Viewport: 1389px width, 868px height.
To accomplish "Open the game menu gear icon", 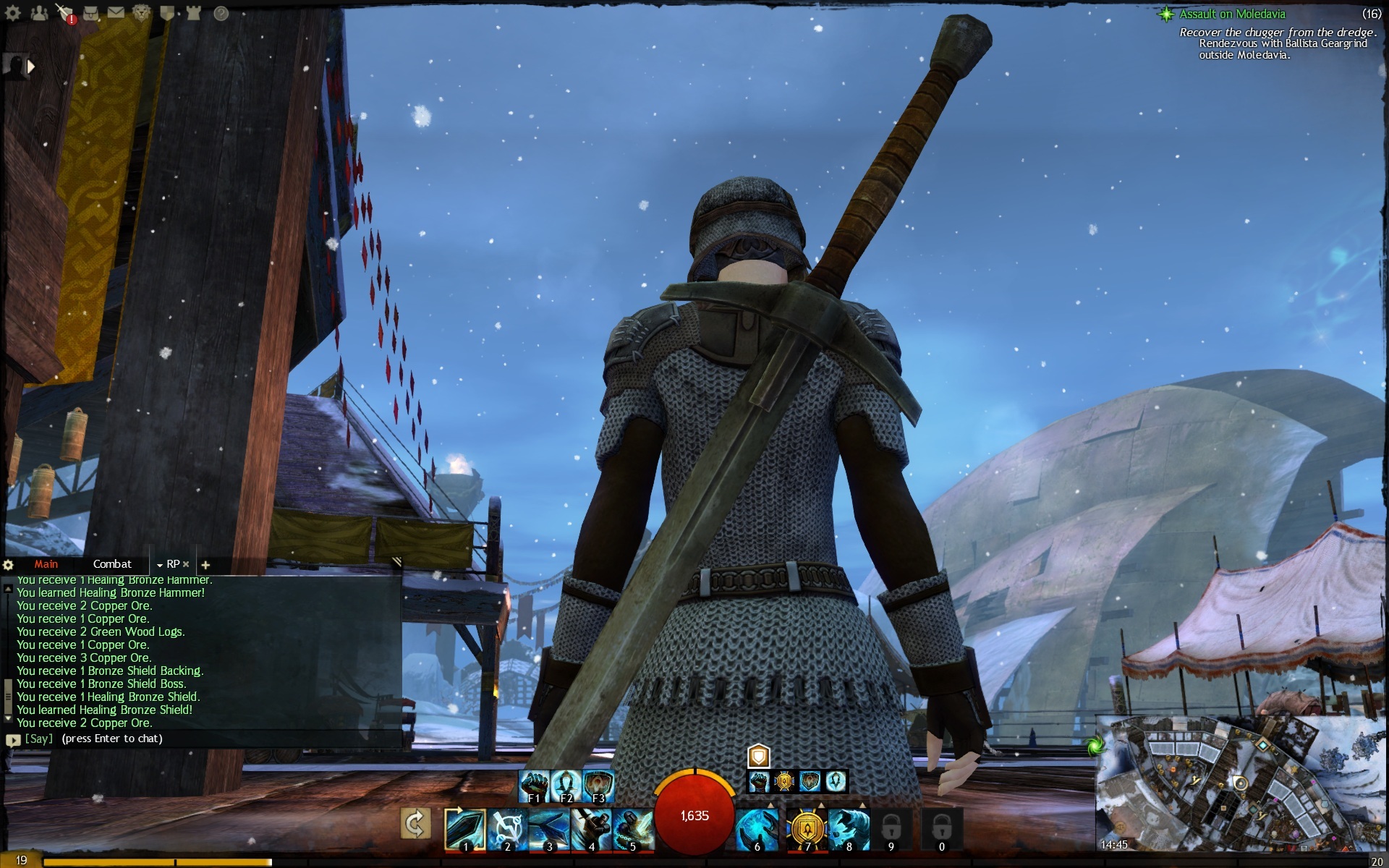I will click(12, 12).
